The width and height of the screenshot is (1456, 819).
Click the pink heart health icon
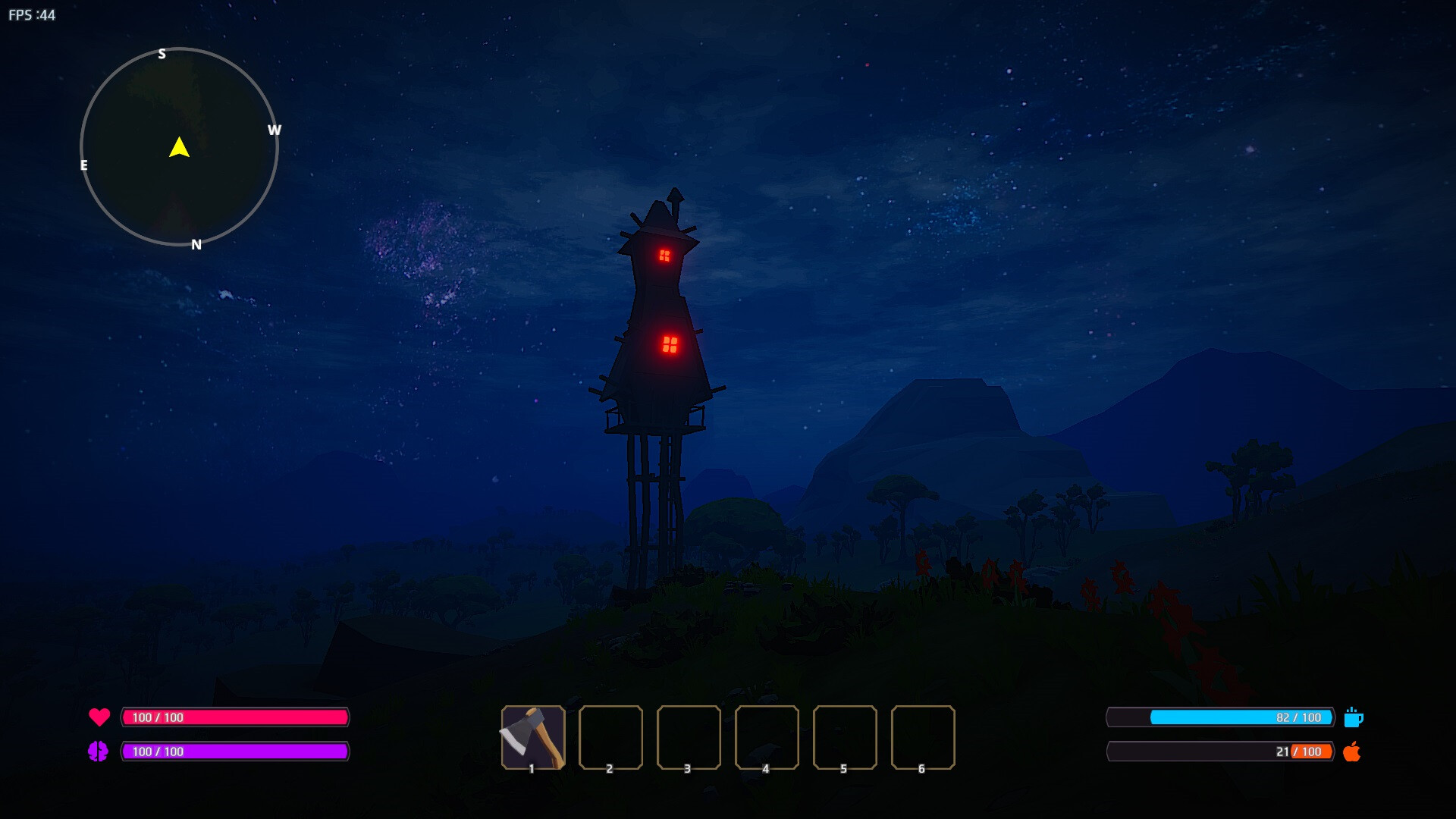click(x=99, y=717)
